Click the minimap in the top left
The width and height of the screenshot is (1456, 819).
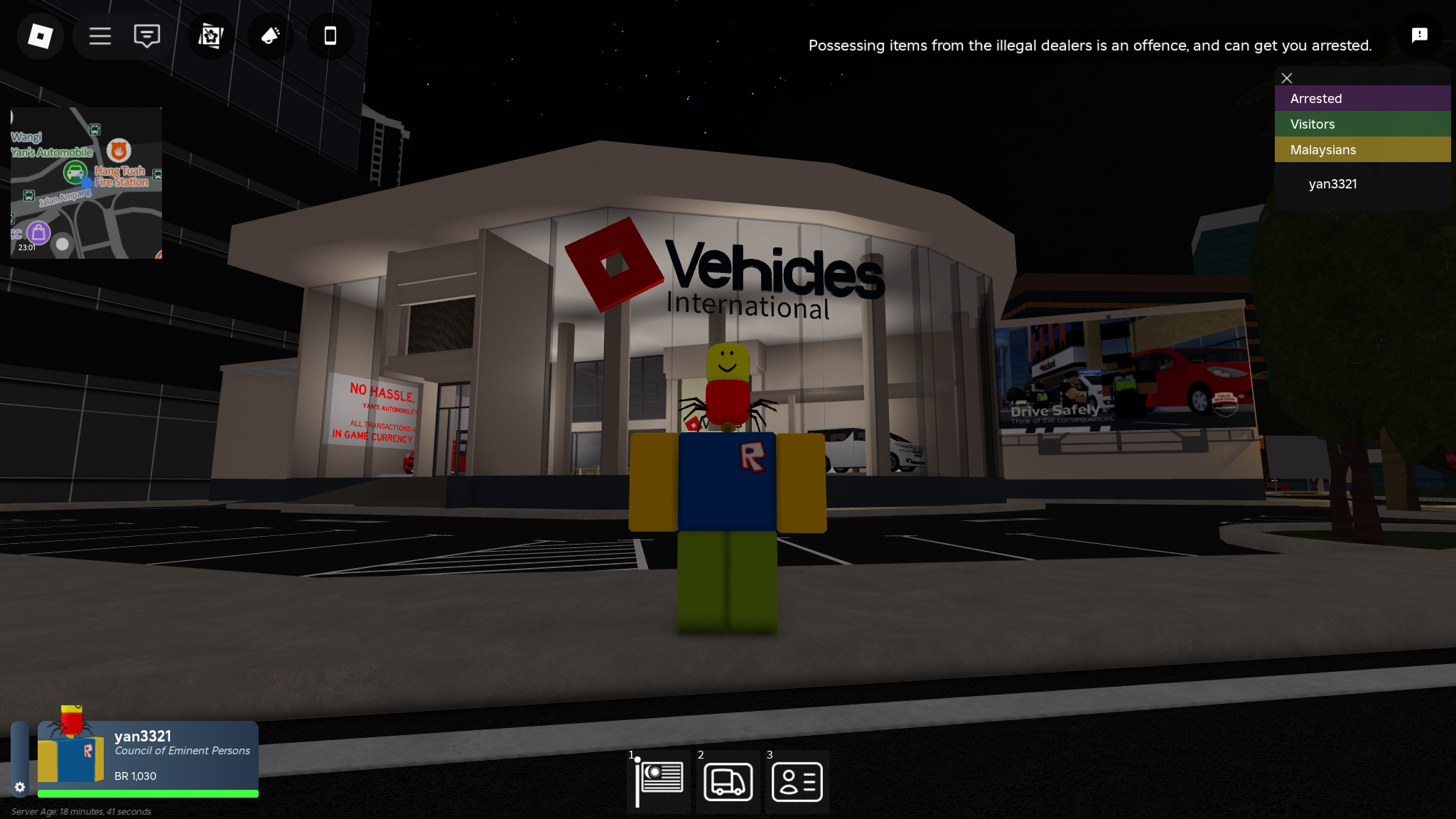point(85,182)
